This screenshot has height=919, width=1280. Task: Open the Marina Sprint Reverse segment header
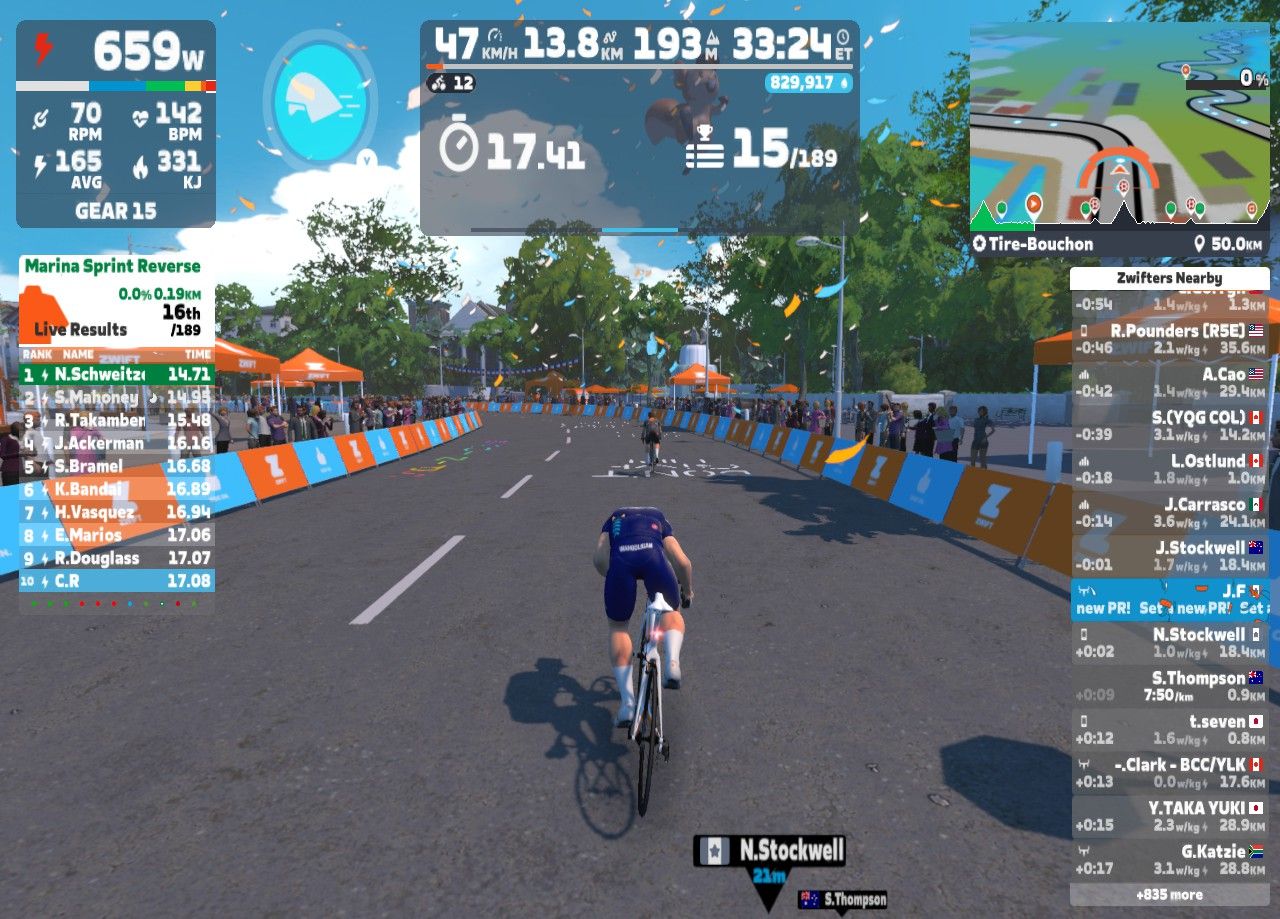(112, 267)
